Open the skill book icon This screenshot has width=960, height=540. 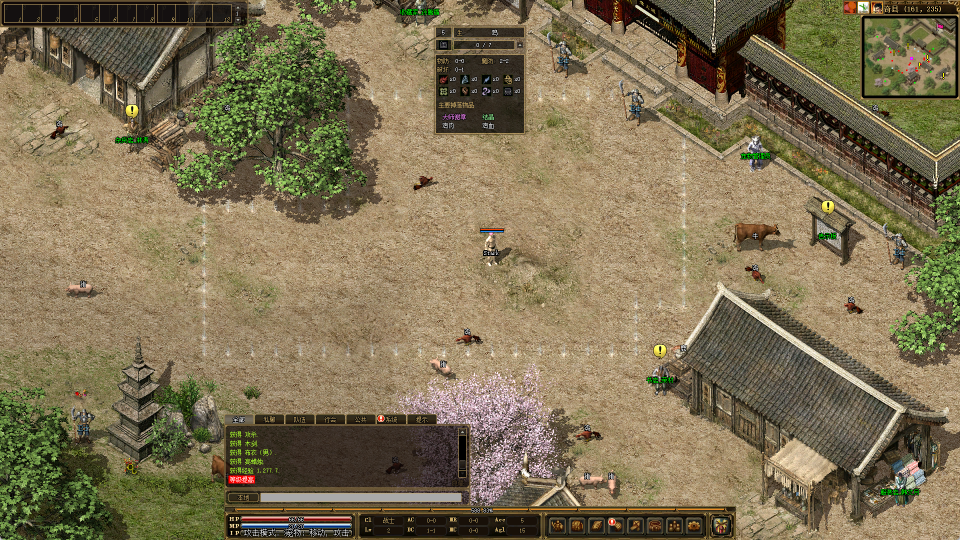(595, 525)
